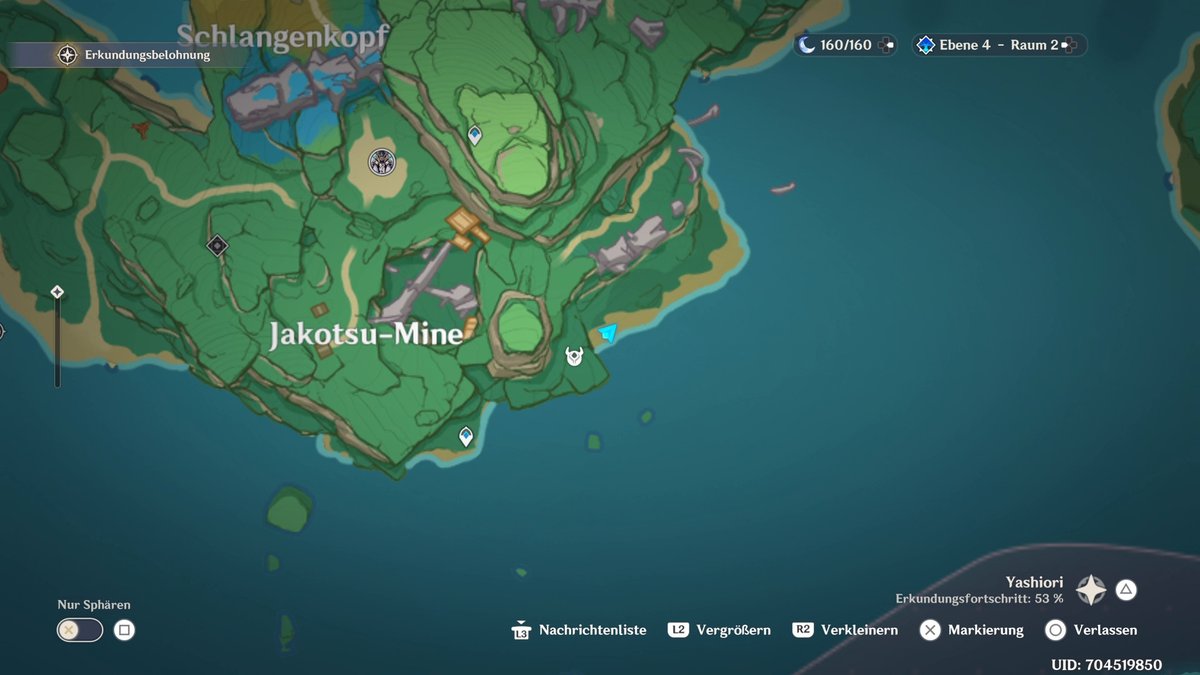Toggle the Nur Sphären switch

(x=80, y=630)
